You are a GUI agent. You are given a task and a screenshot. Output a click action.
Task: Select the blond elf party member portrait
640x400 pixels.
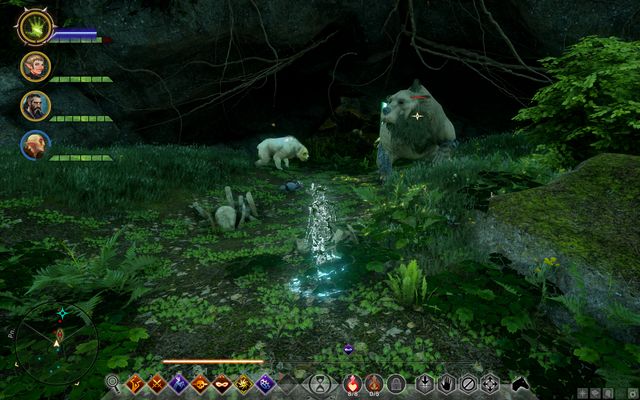click(x=34, y=67)
